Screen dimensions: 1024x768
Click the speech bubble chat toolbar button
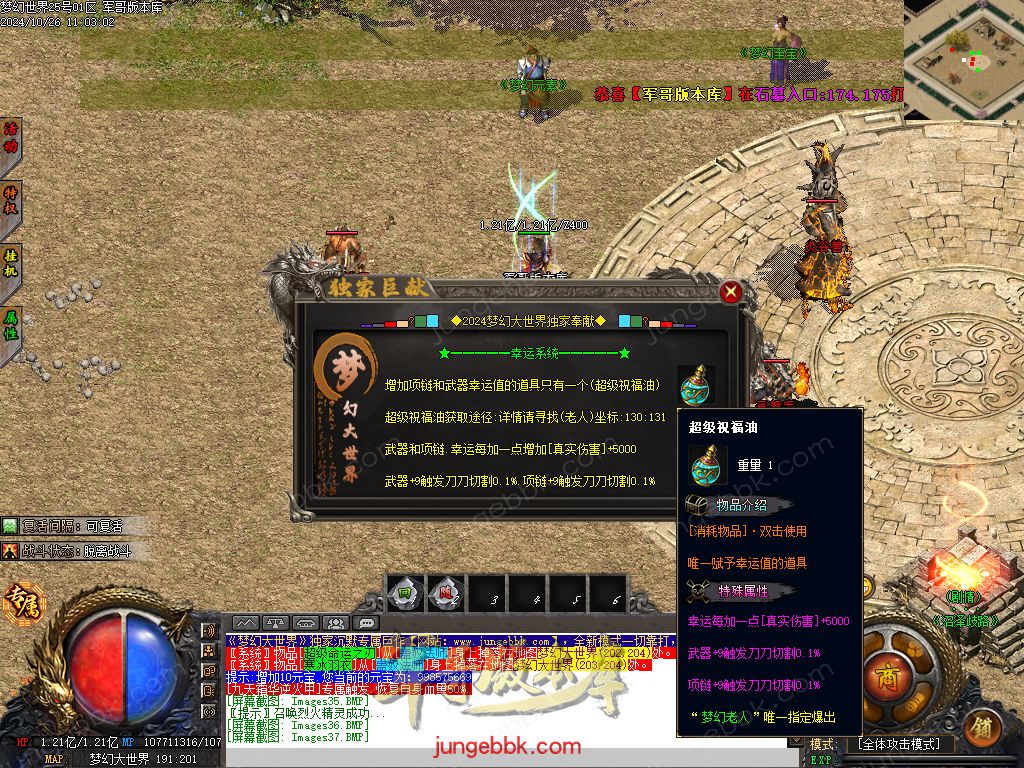[365, 624]
